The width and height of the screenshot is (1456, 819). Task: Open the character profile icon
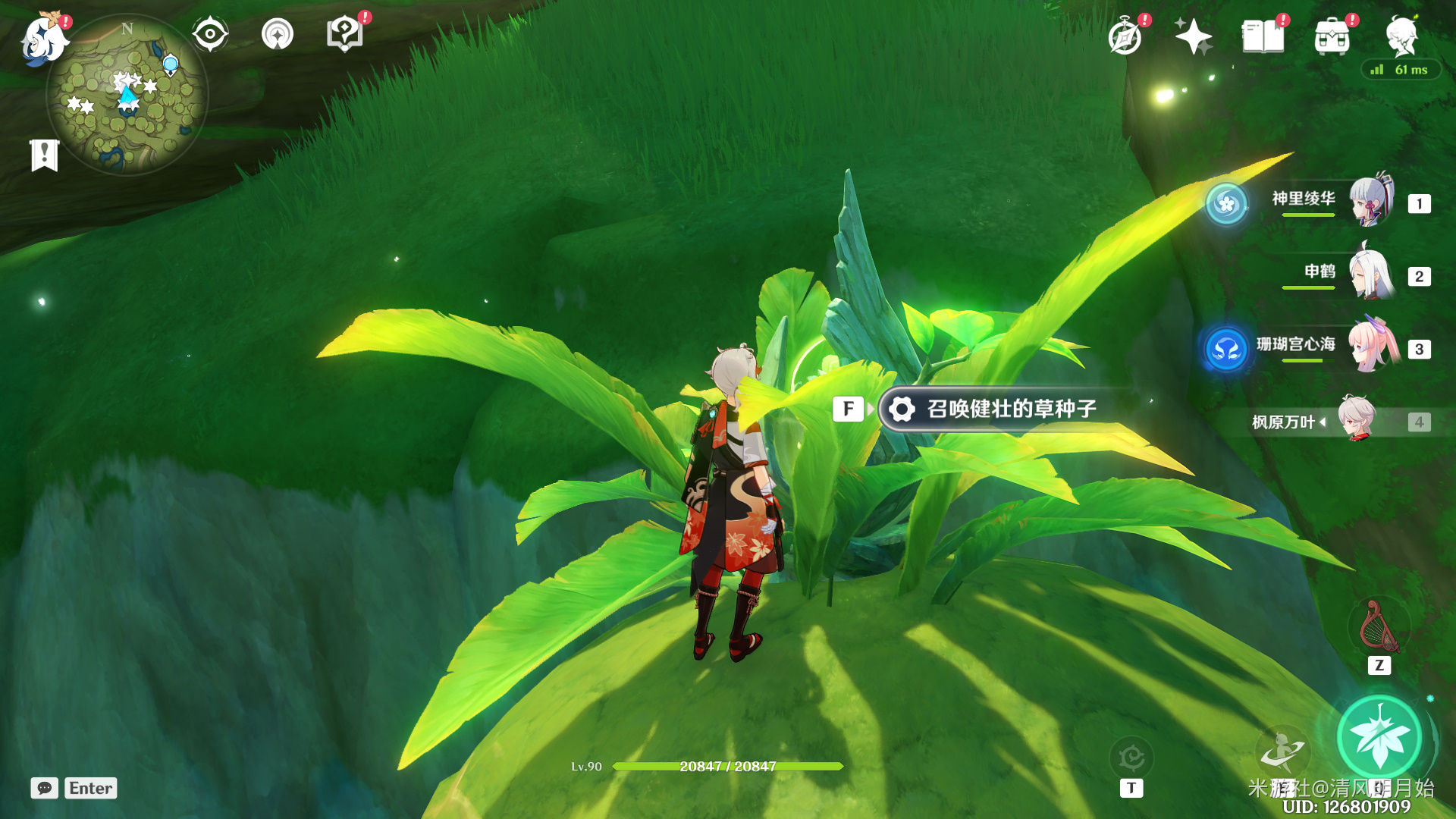1401,36
